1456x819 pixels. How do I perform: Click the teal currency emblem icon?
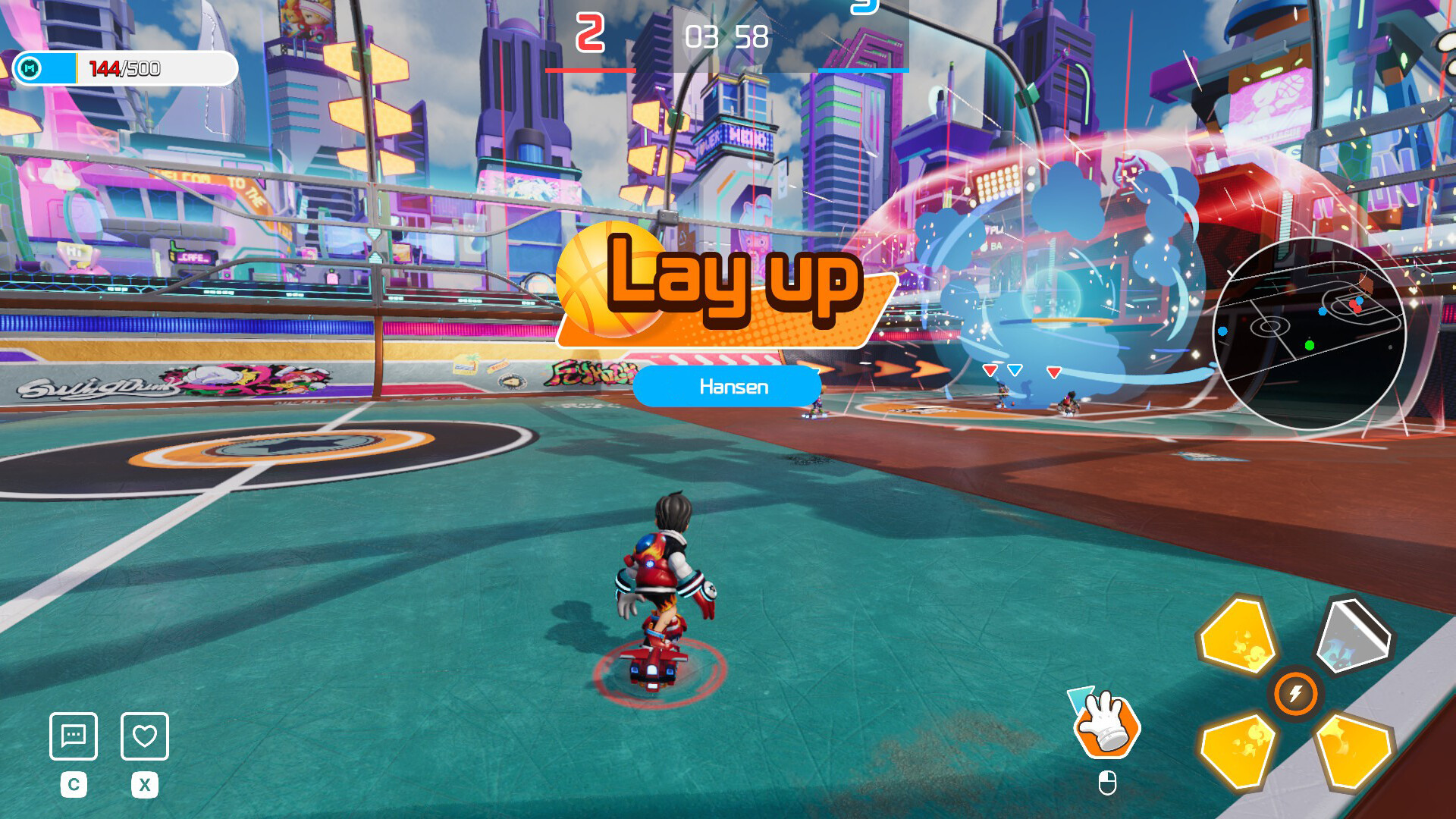[30, 68]
